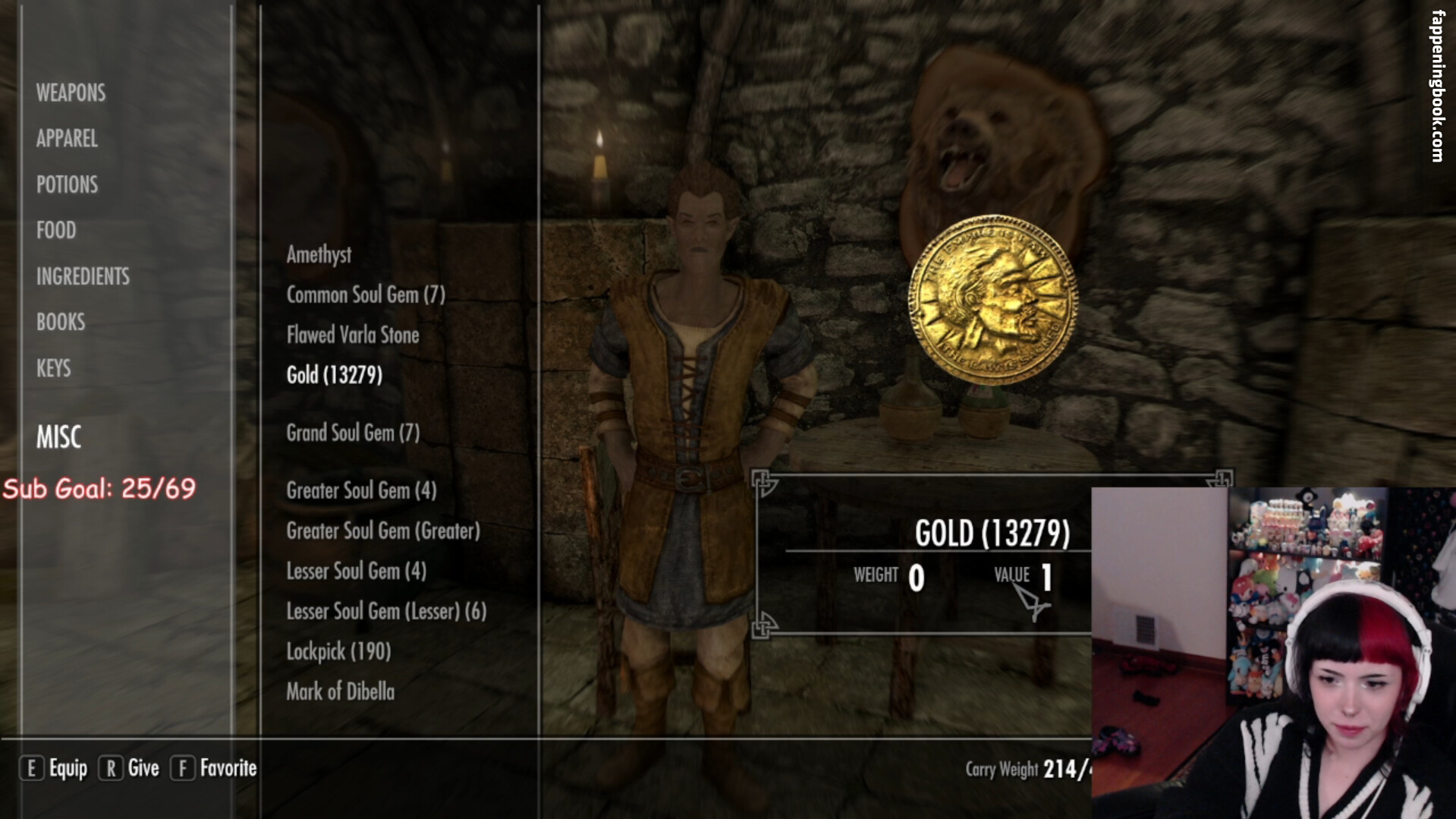This screenshot has width=1456, height=819.
Task: Select Greater Soul Gem (Greater)
Action: (x=382, y=531)
